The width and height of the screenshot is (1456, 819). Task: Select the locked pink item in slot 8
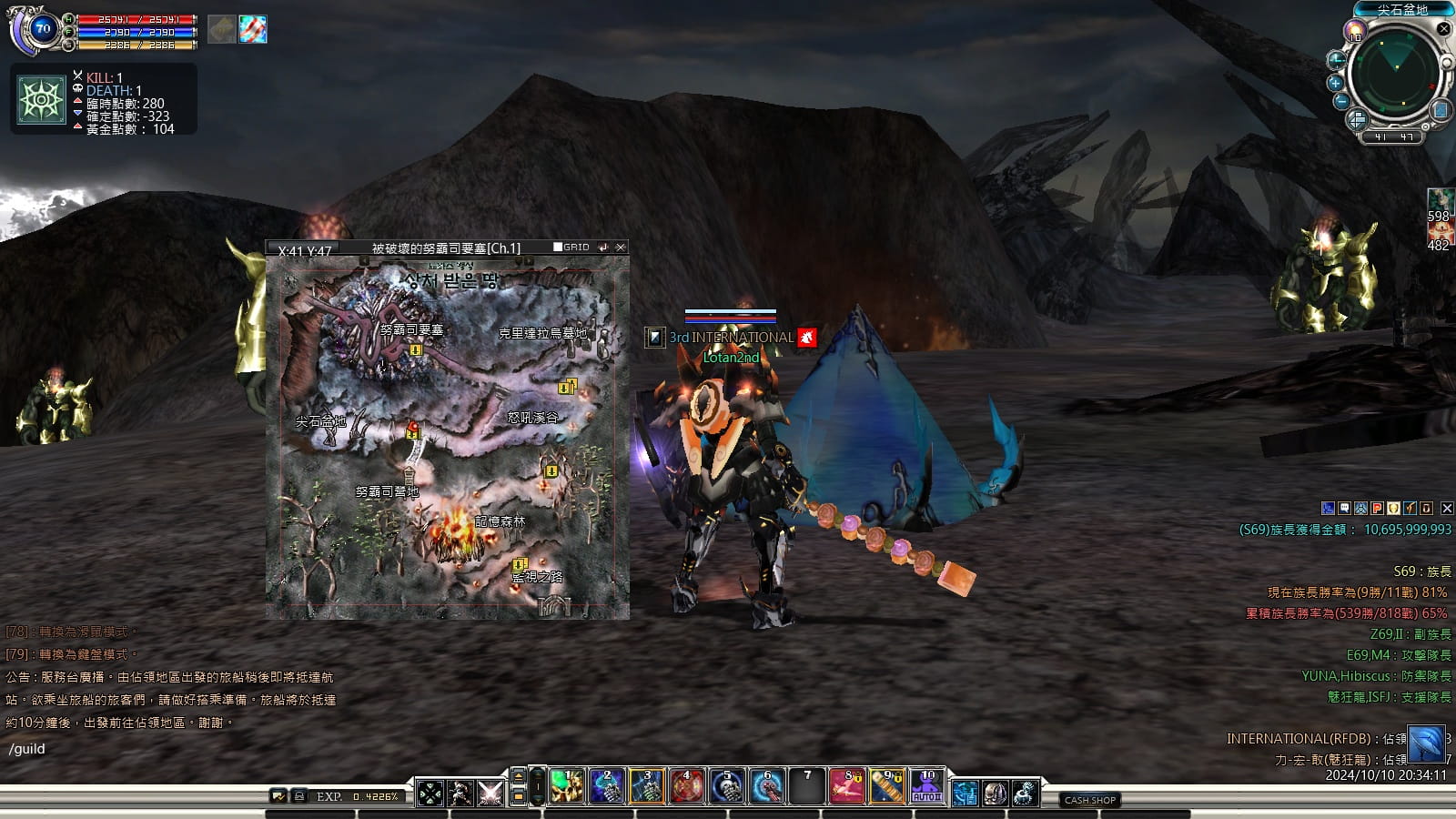pos(846,787)
